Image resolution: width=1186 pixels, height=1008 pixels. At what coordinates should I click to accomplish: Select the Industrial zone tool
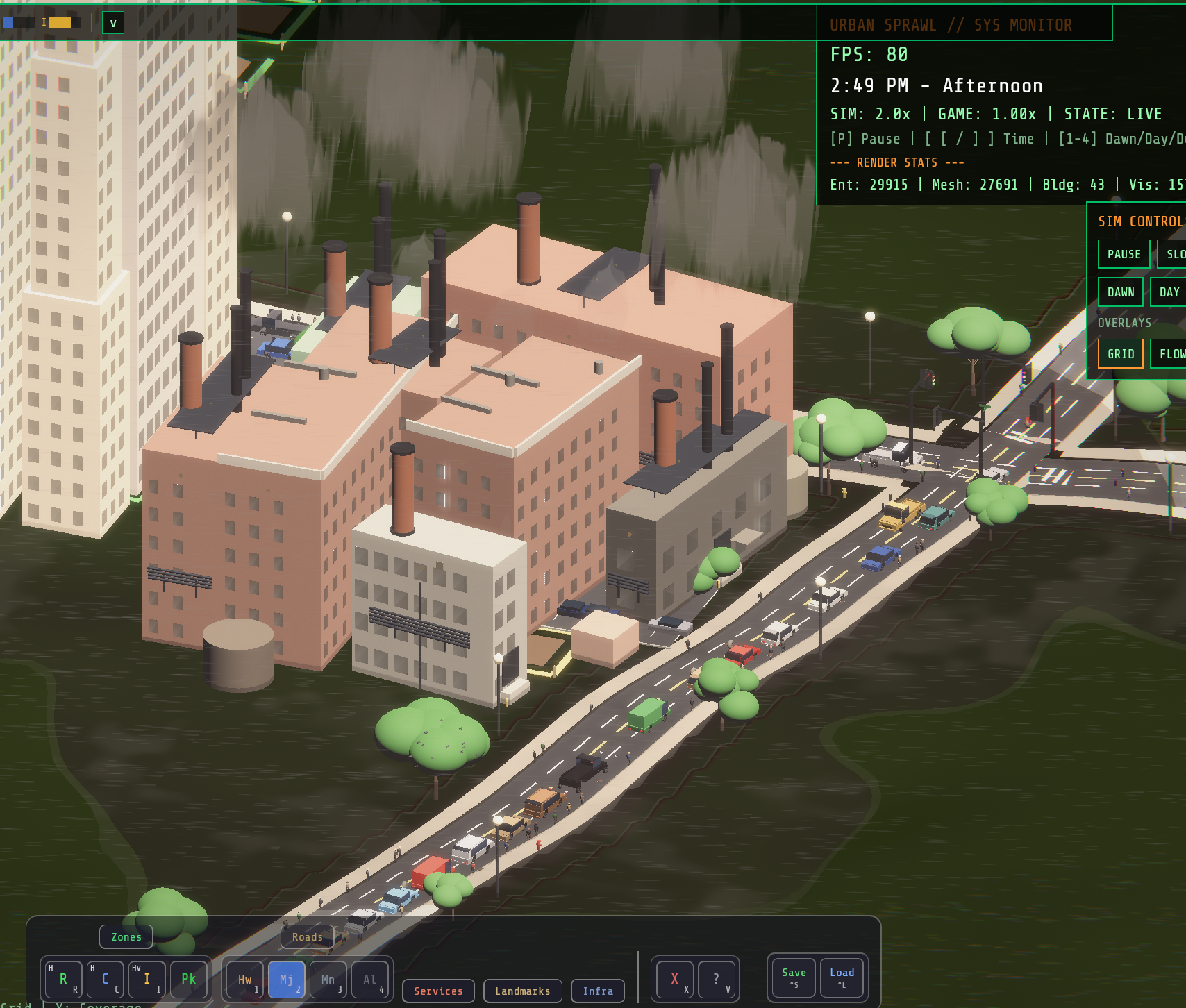147,979
